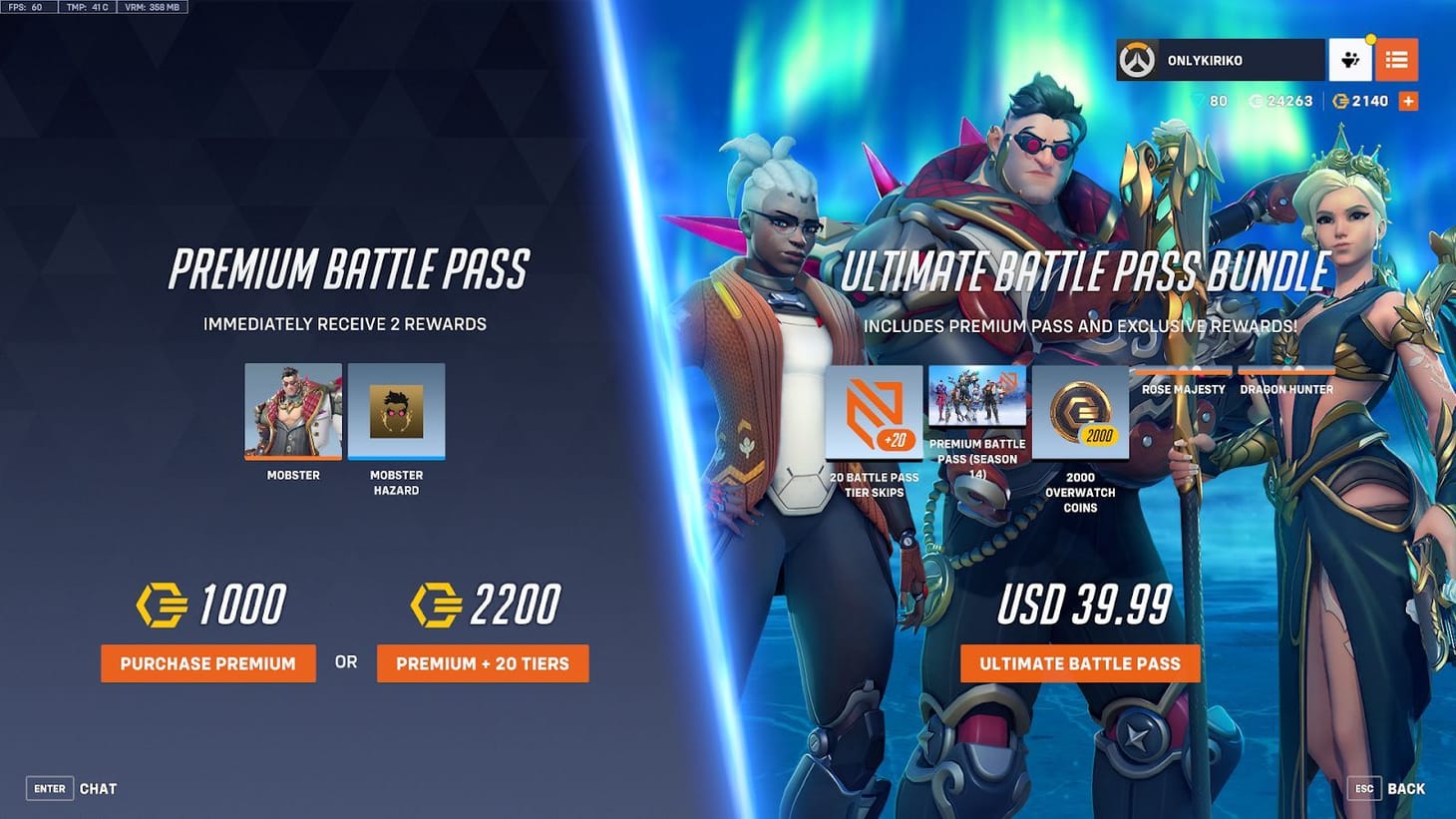
Task: Open the social/friends panel icon
Action: pyautogui.click(x=1350, y=60)
